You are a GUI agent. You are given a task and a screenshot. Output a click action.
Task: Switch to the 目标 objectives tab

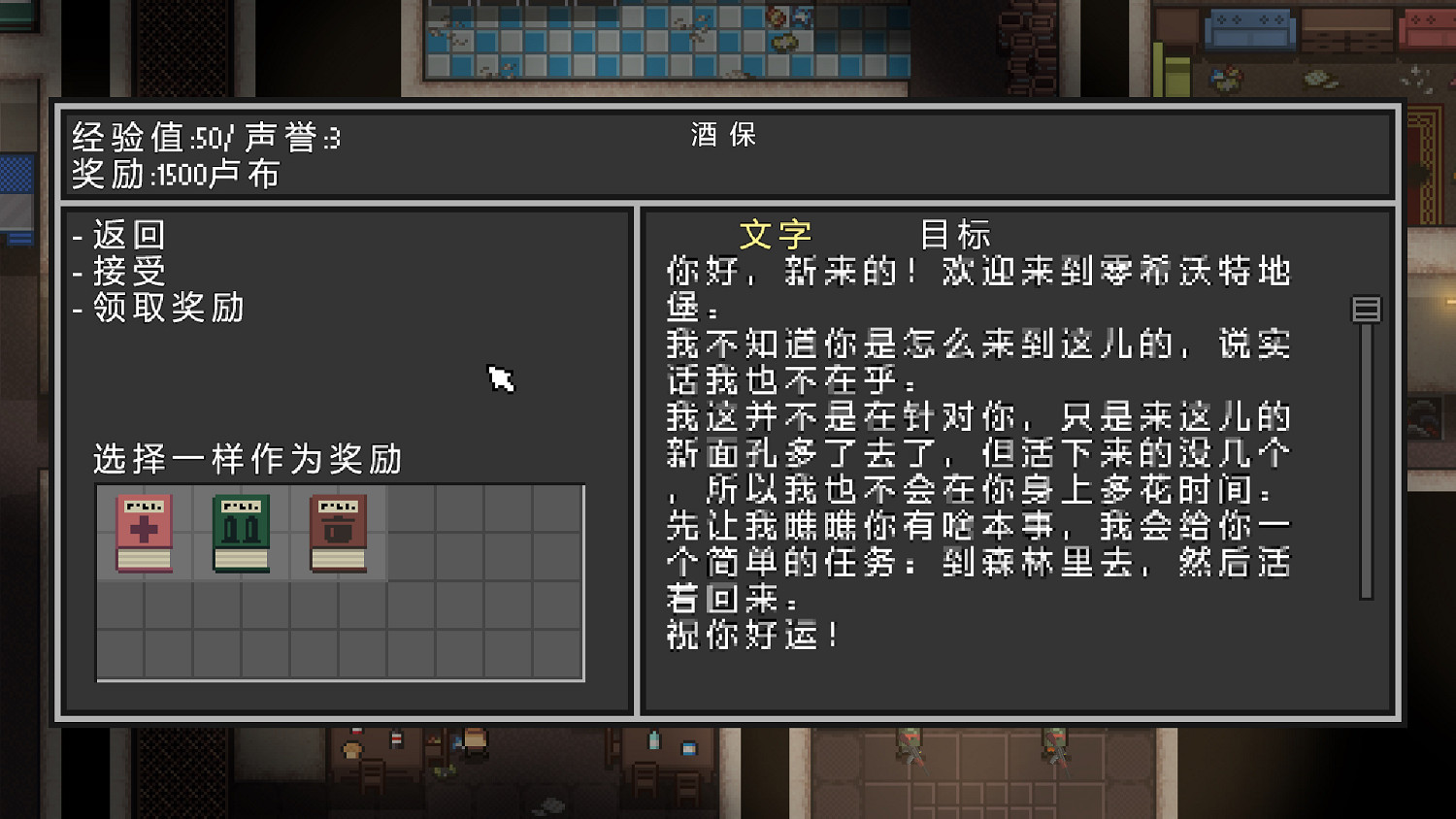956,233
